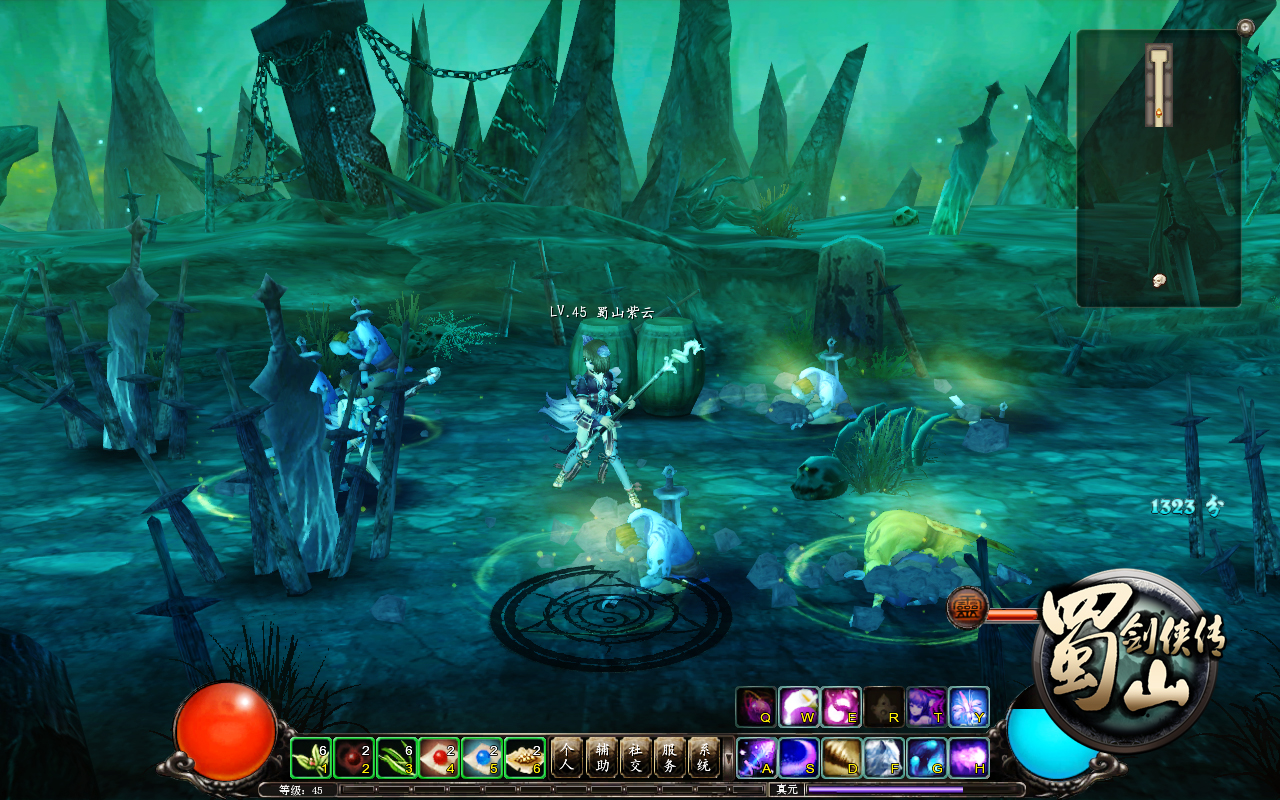Use the blue pill item in slot 5
Viewport: 1280px width, 800px height.
[x=483, y=758]
